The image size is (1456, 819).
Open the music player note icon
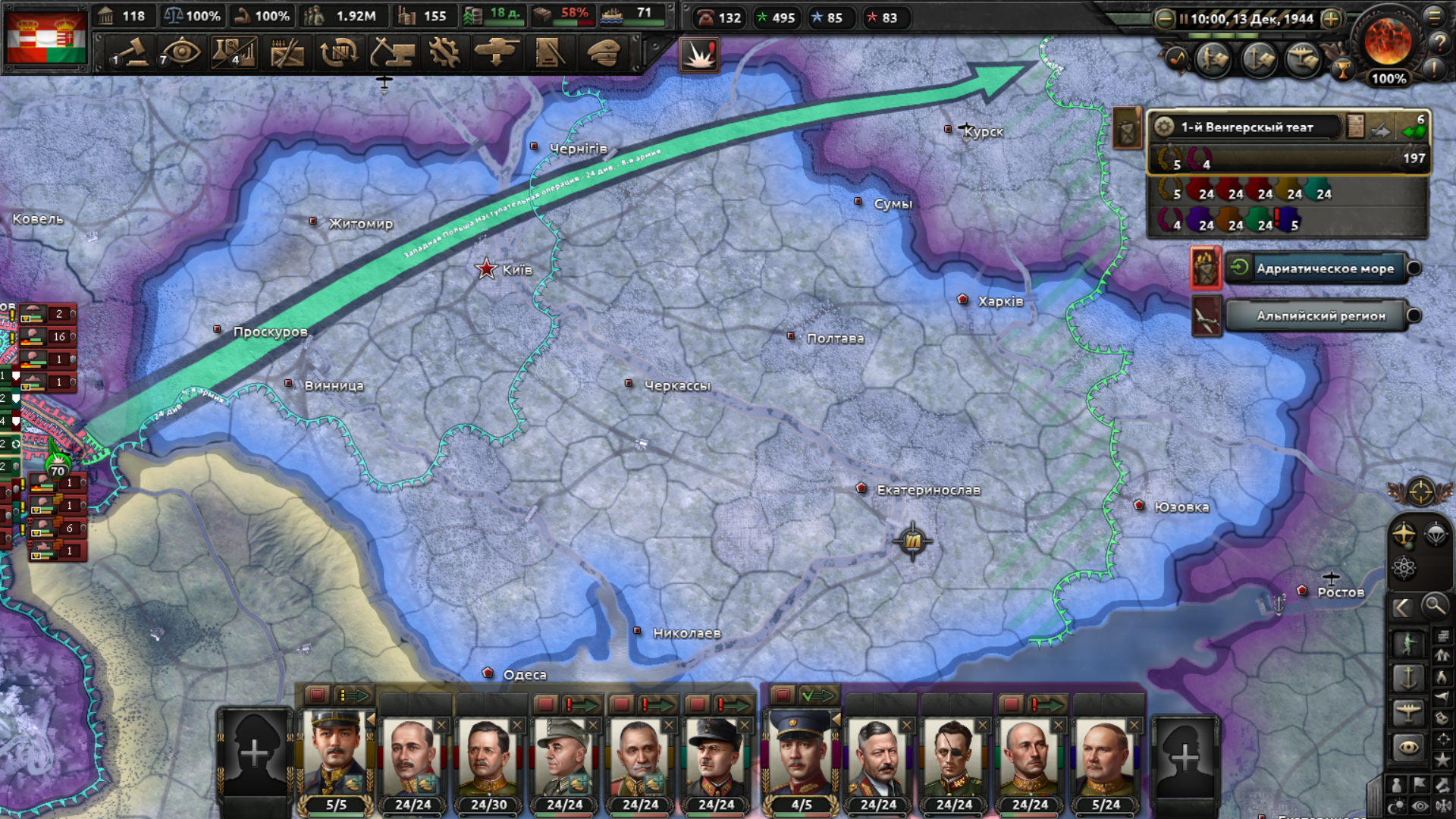[1177, 59]
